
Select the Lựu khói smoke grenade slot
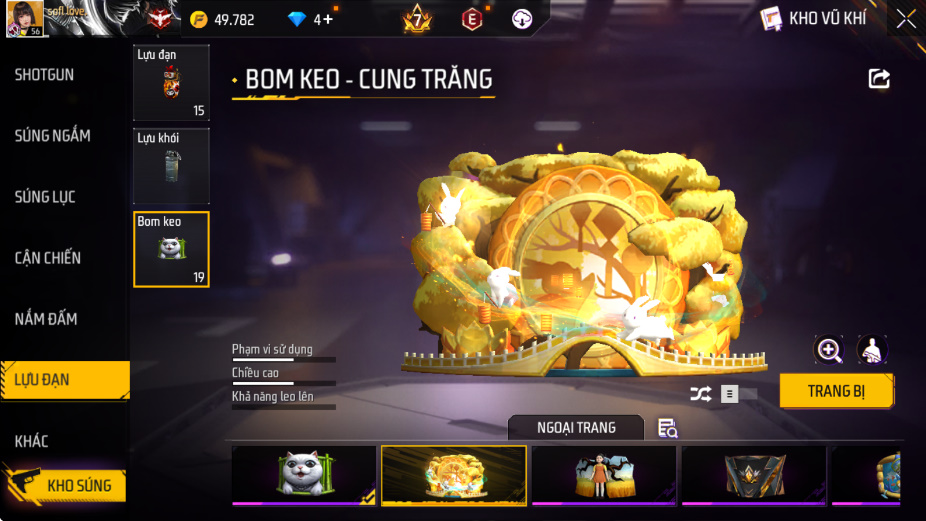pyautogui.click(x=171, y=166)
